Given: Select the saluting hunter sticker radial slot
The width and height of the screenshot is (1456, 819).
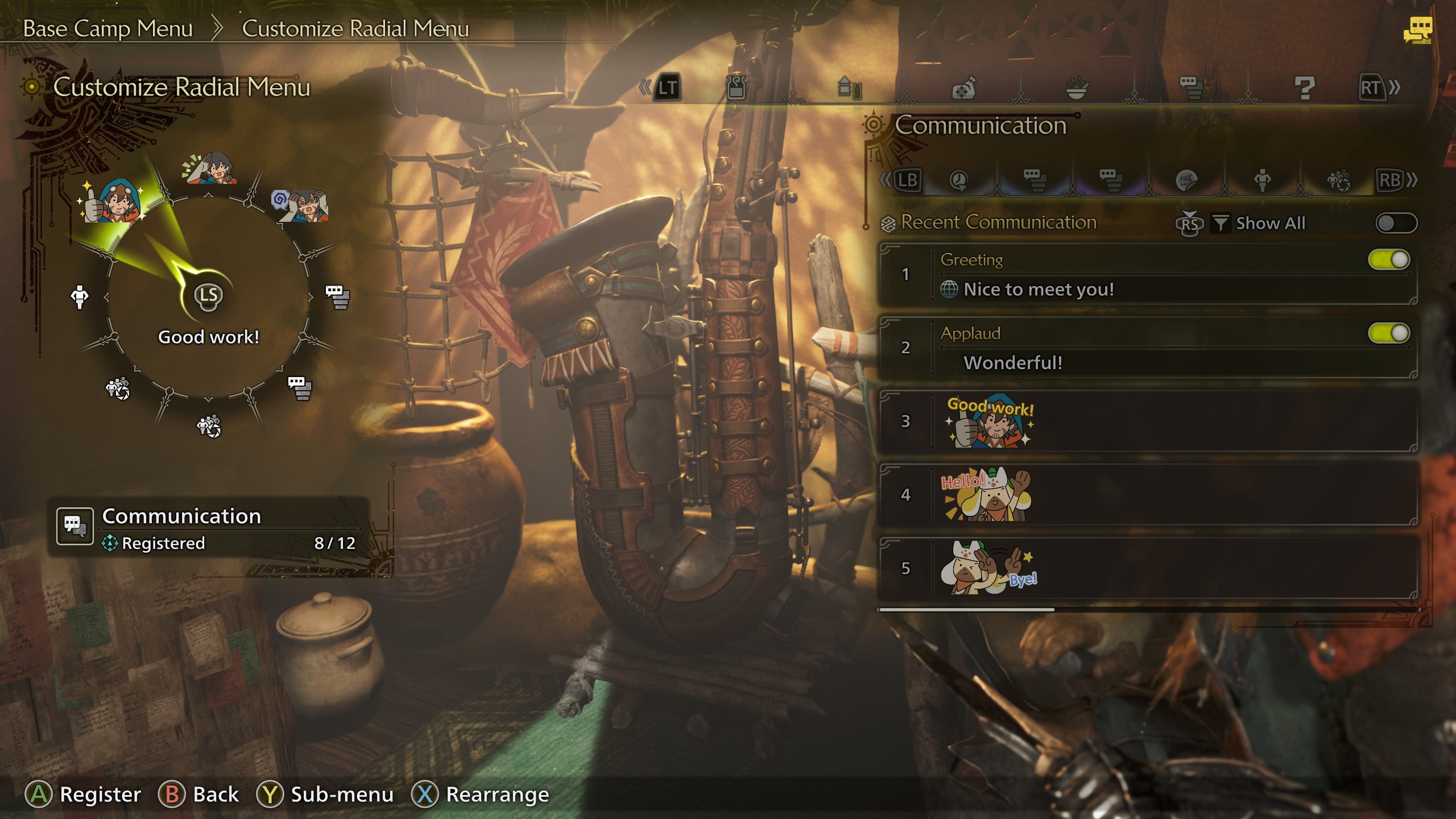Looking at the screenshot, I should 210,168.
